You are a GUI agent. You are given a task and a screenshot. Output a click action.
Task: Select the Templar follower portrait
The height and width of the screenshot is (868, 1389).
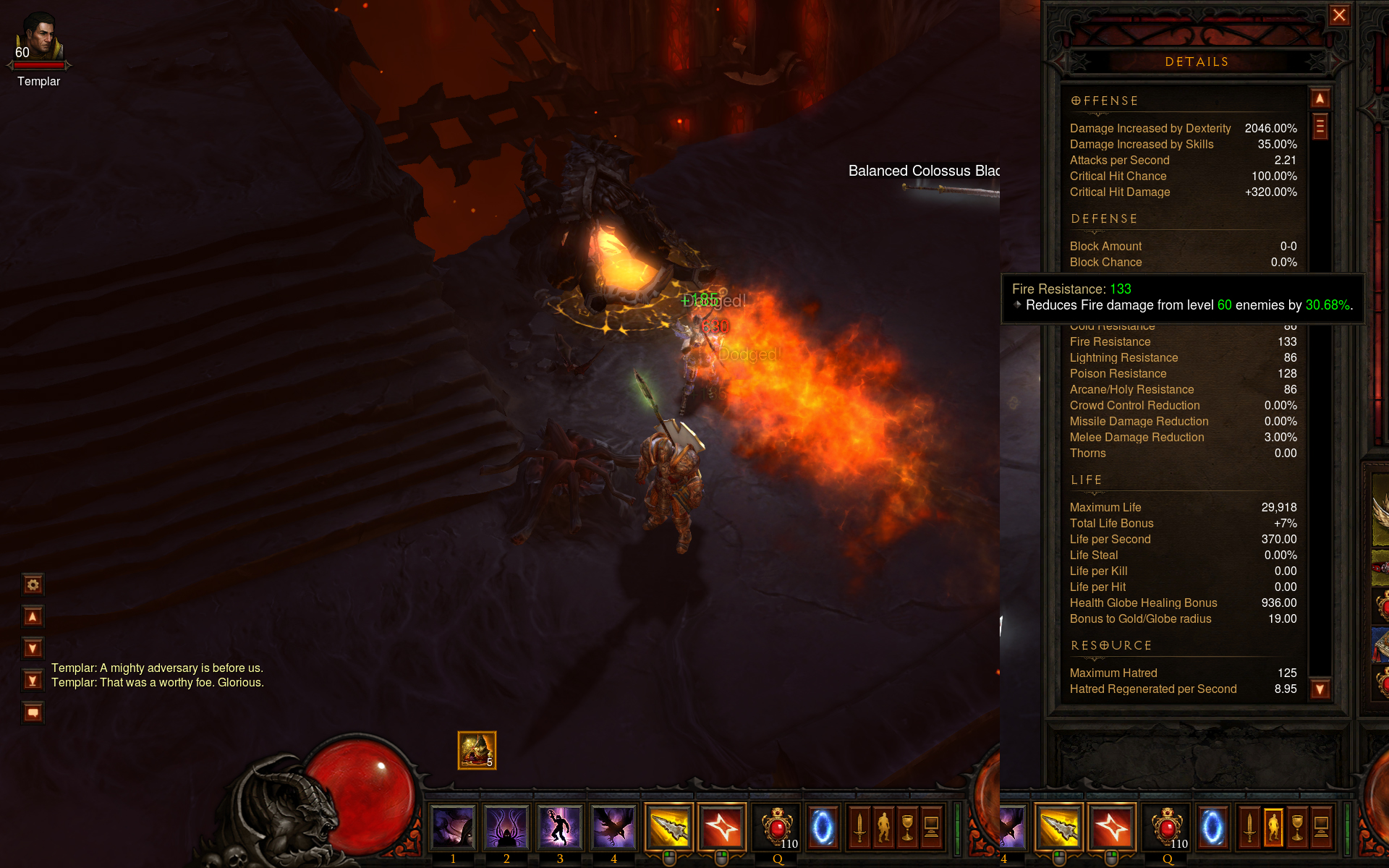click(39, 38)
